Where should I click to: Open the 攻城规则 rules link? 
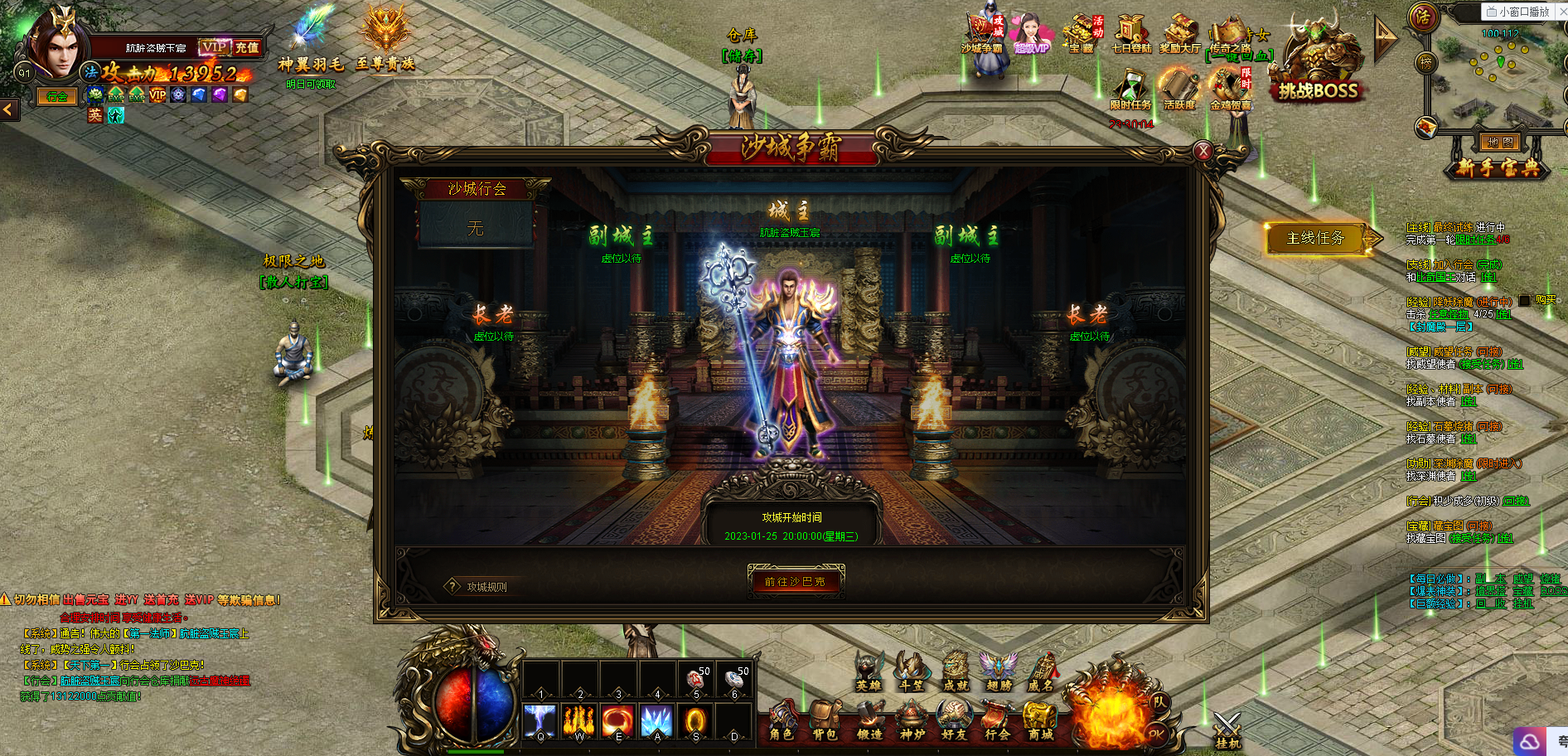tap(486, 587)
